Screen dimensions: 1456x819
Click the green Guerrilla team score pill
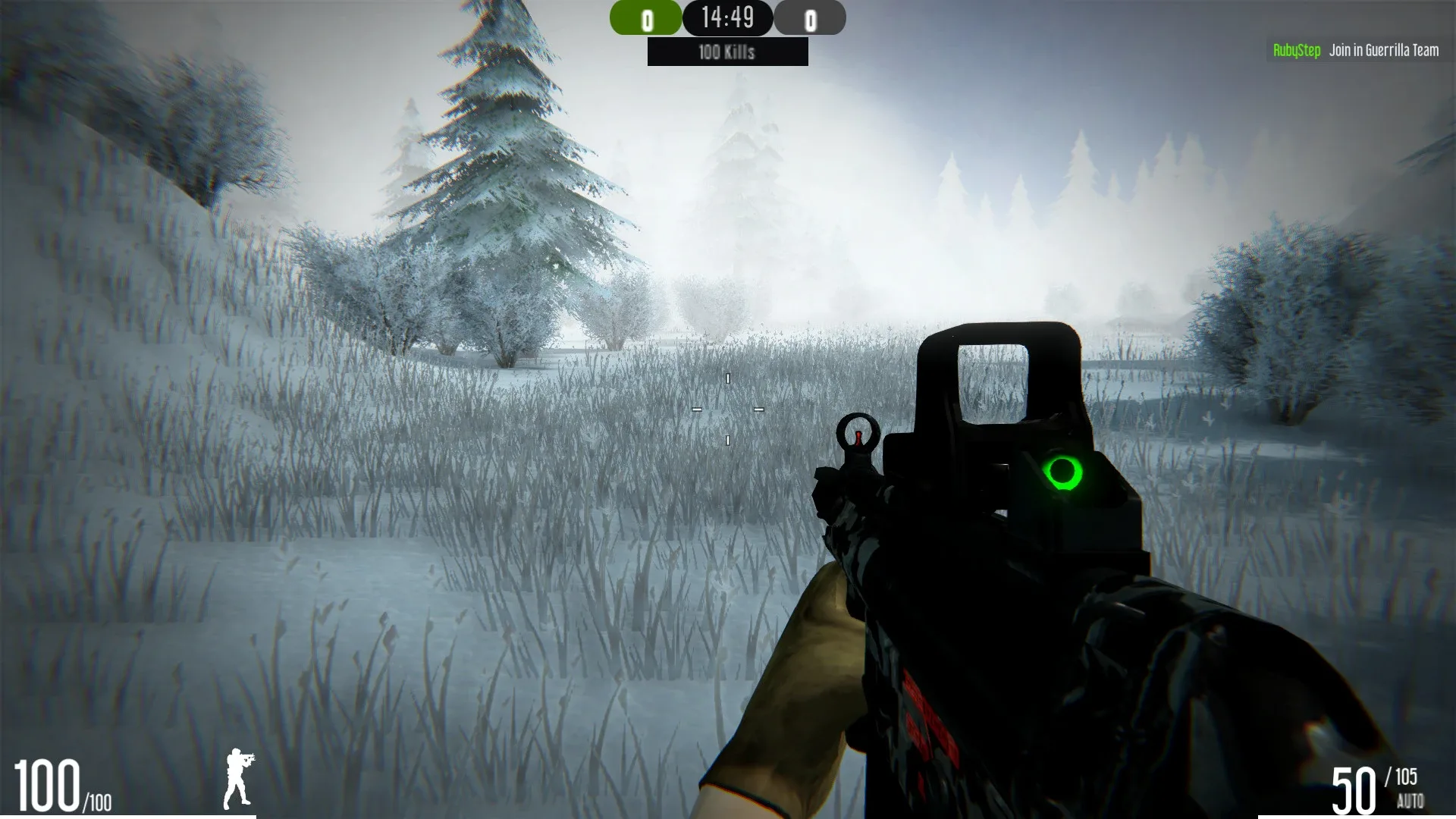647,18
